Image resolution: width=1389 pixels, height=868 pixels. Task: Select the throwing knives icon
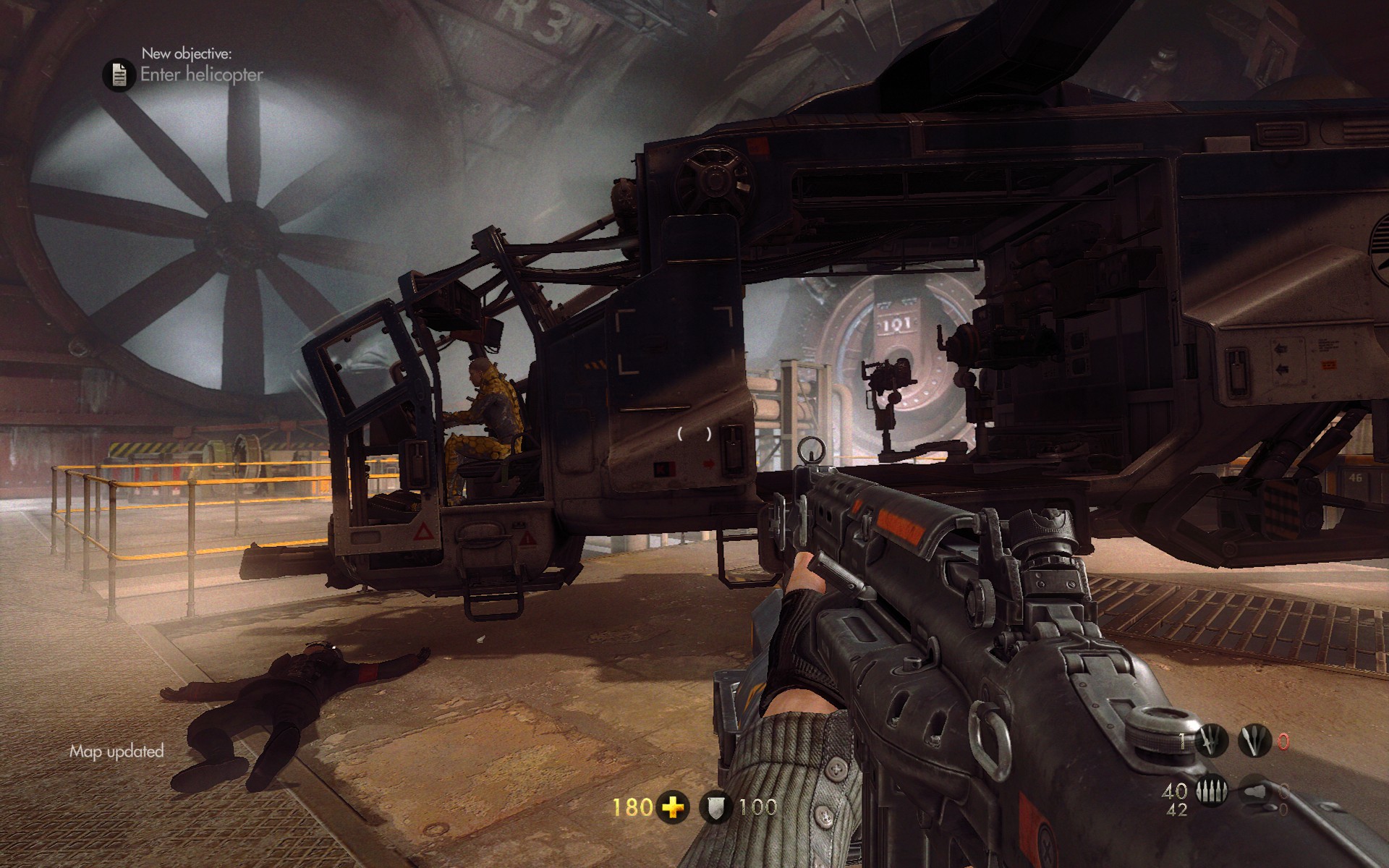click(1210, 741)
